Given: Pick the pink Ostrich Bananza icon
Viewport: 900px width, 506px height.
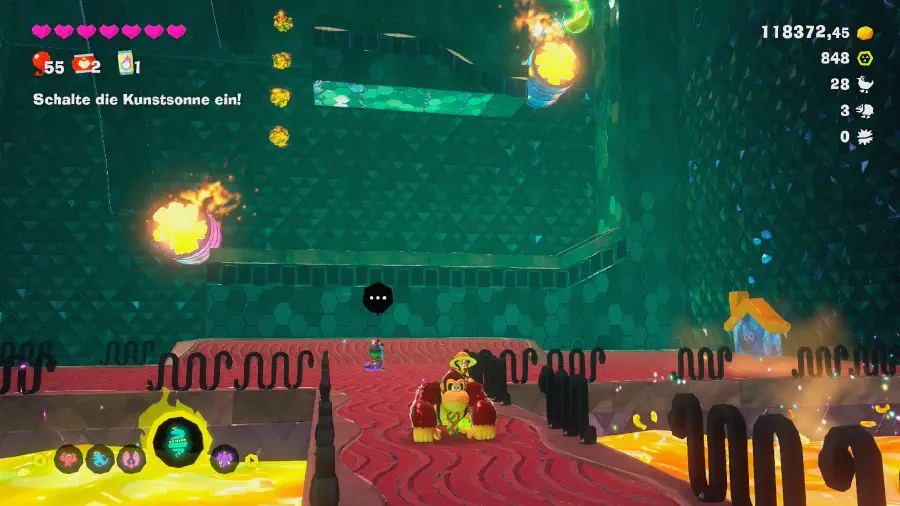Looking at the screenshot, I should (131, 459).
